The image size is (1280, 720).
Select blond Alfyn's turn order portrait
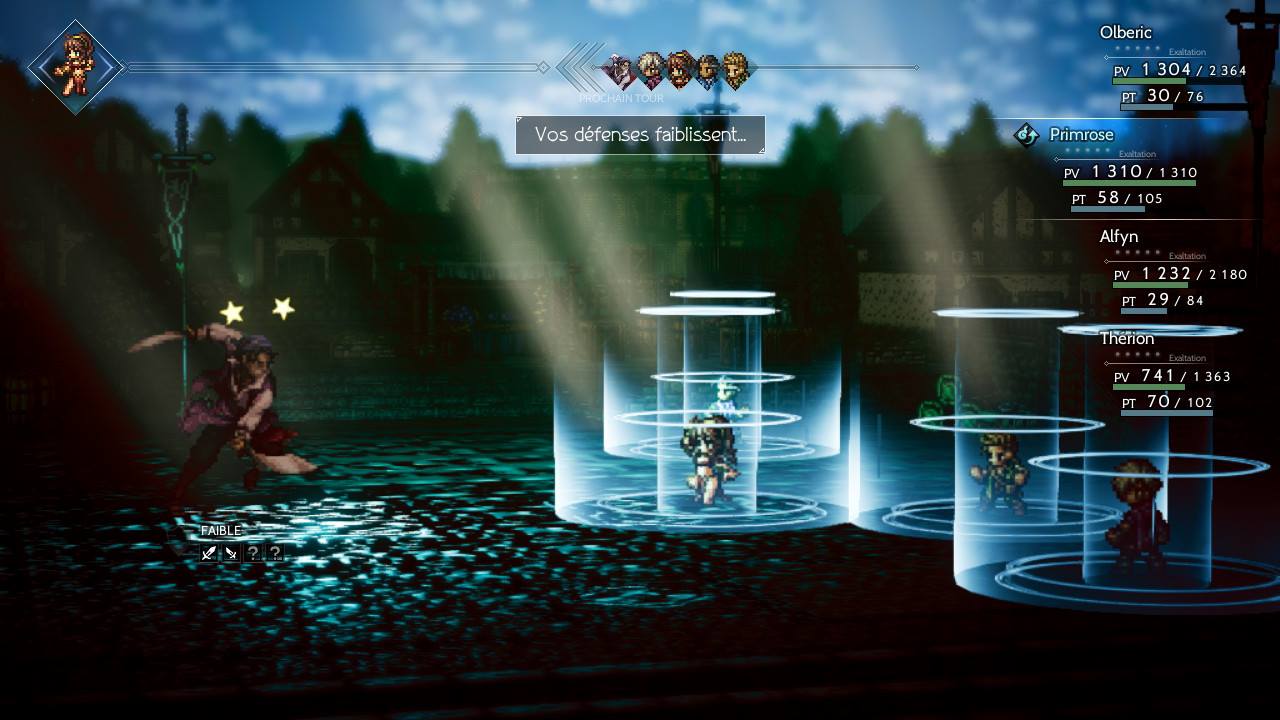[735, 70]
